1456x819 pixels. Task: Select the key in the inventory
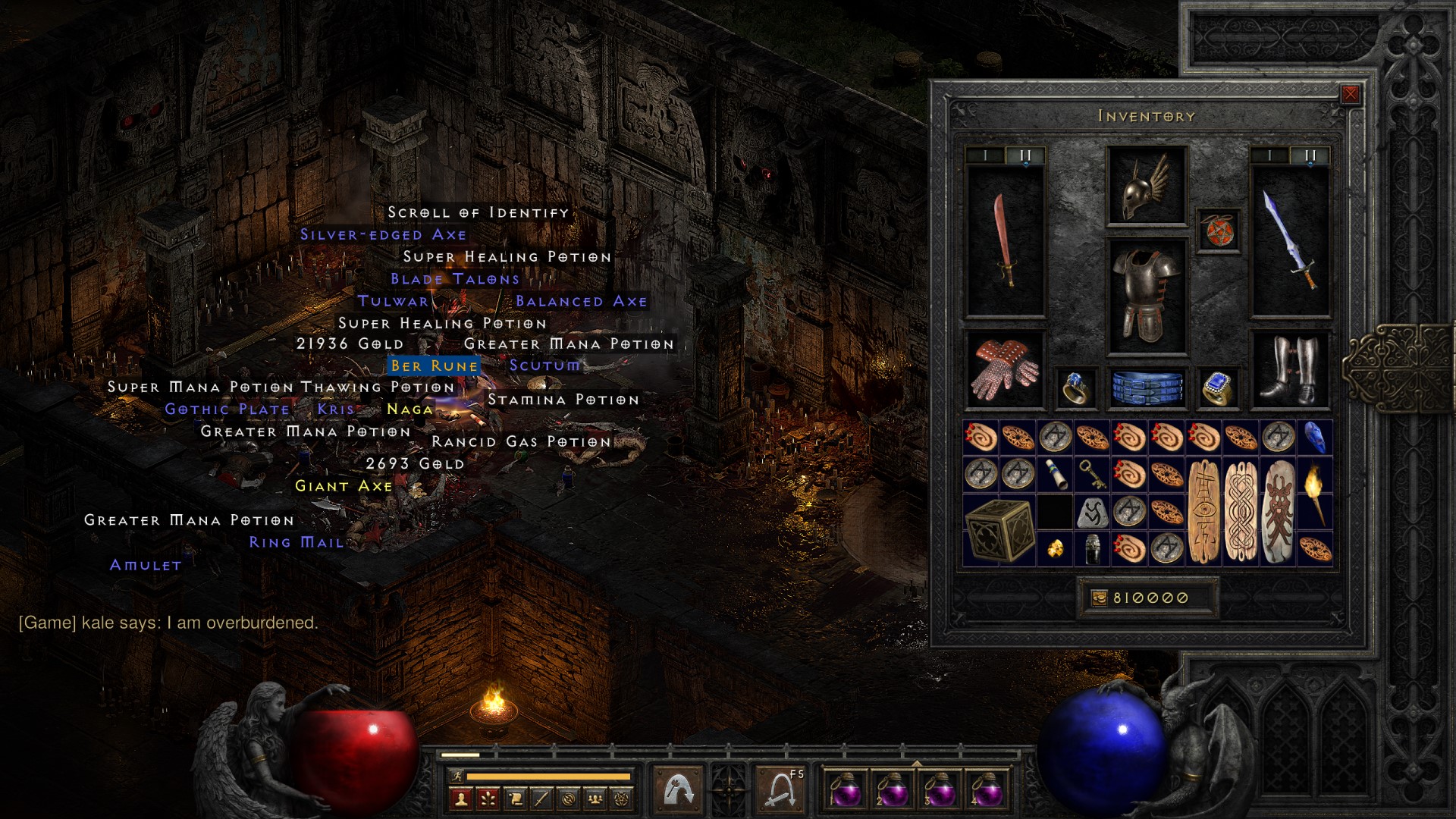pos(1091,475)
